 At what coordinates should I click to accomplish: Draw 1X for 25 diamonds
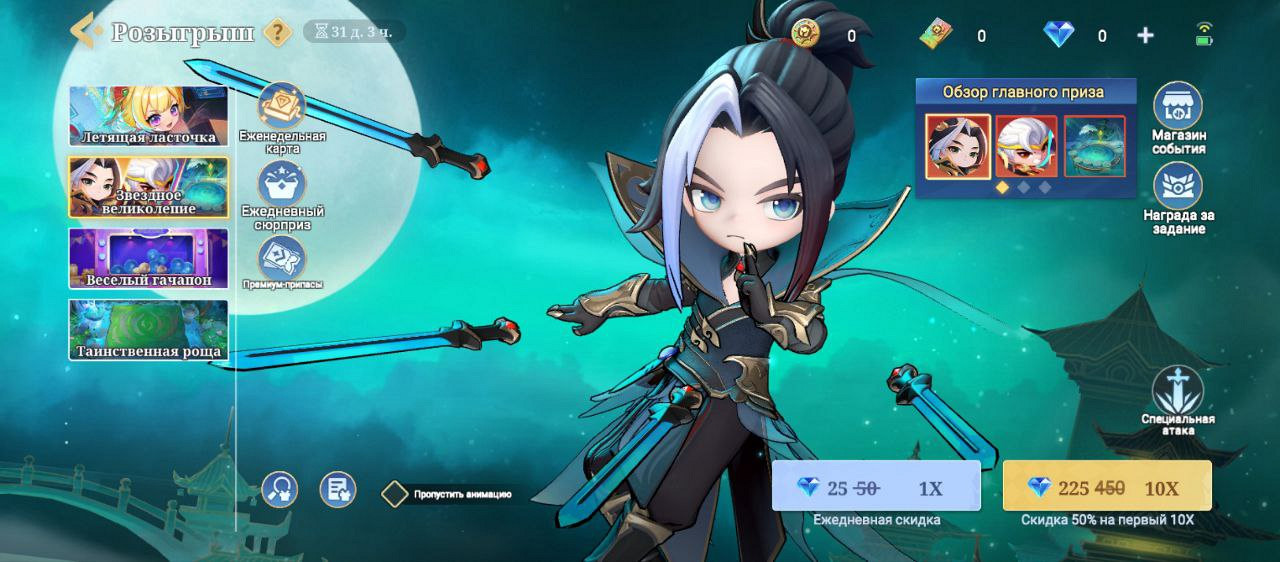(x=875, y=487)
